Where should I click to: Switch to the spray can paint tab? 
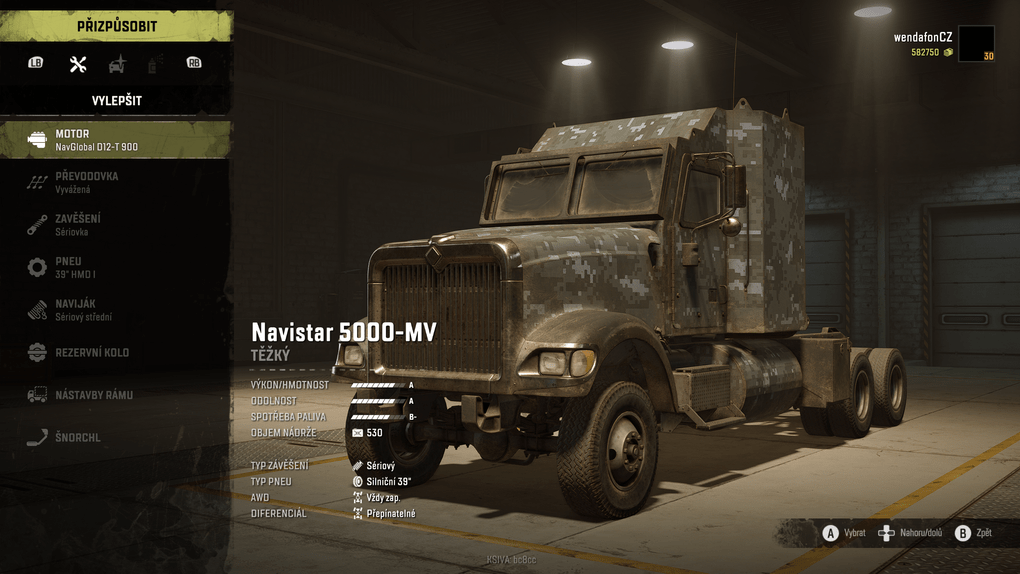coord(154,64)
